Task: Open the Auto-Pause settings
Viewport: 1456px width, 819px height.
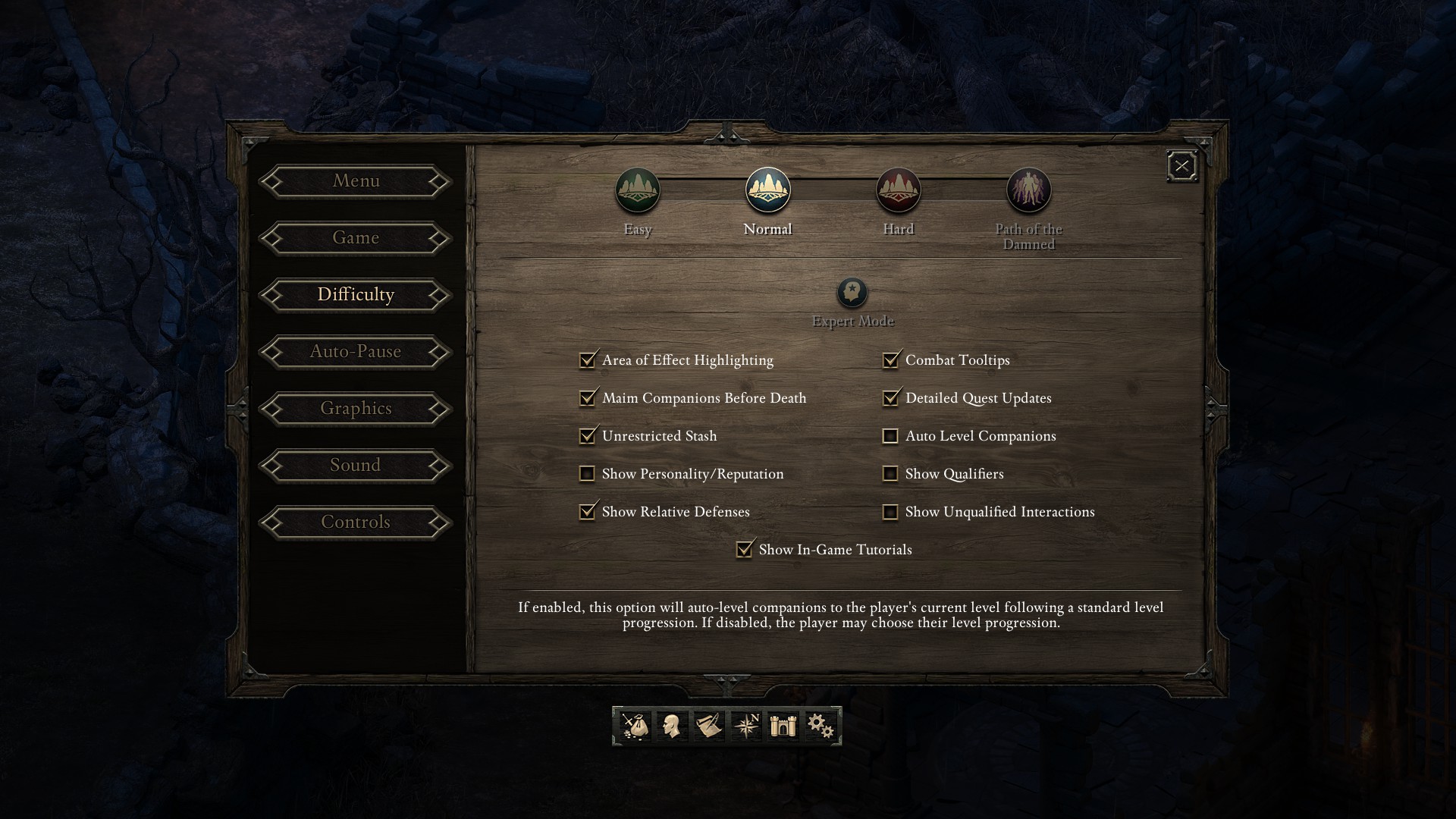Action: (x=356, y=352)
